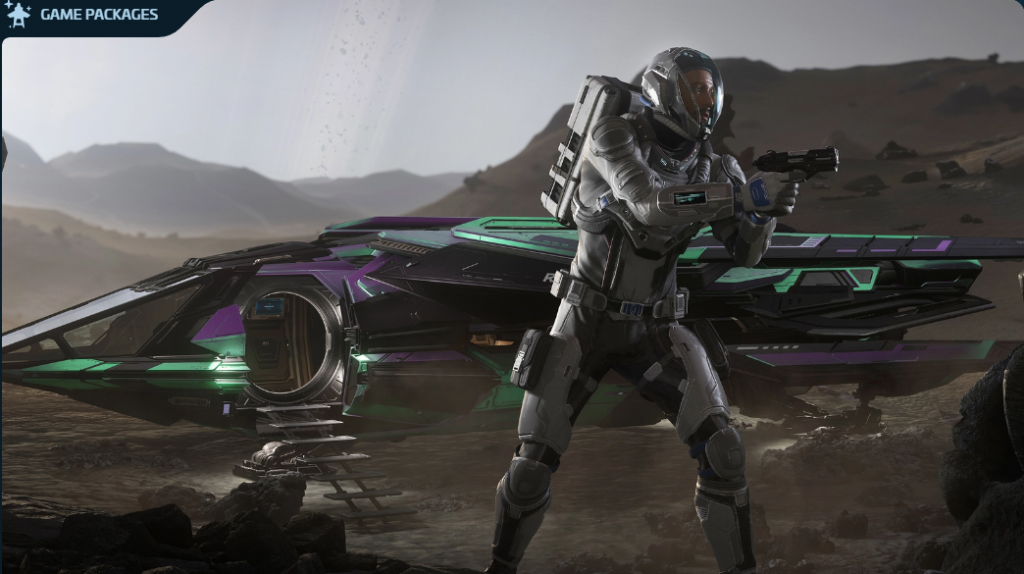This screenshot has width=1024, height=574.
Task: Open the Game Packages section label
Action: click(x=98, y=15)
